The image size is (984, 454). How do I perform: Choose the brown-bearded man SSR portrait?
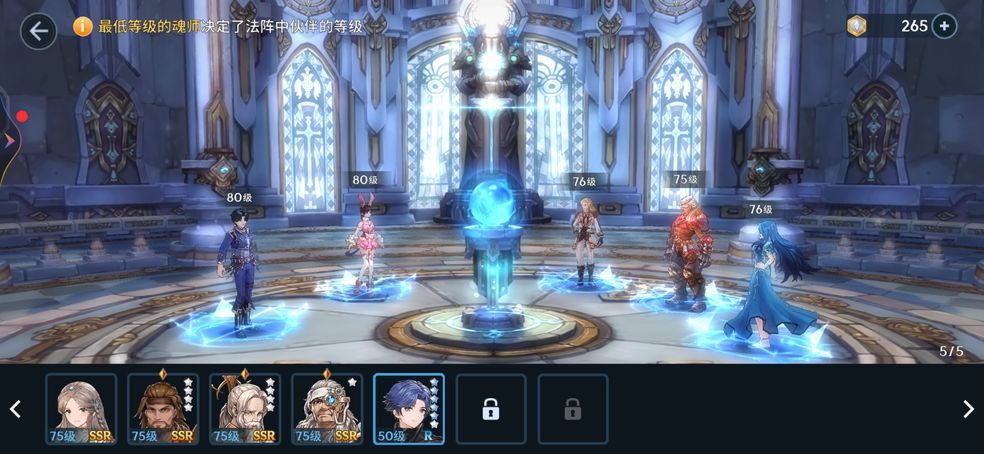(x=163, y=408)
